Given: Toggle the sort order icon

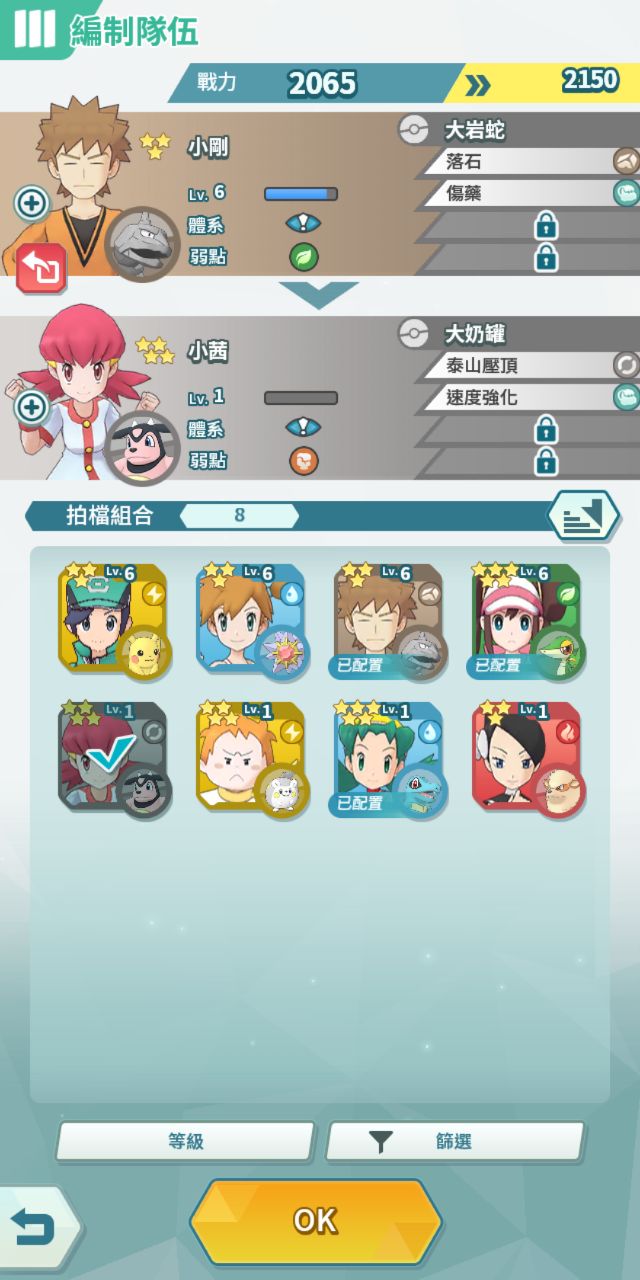Looking at the screenshot, I should 582,516.
